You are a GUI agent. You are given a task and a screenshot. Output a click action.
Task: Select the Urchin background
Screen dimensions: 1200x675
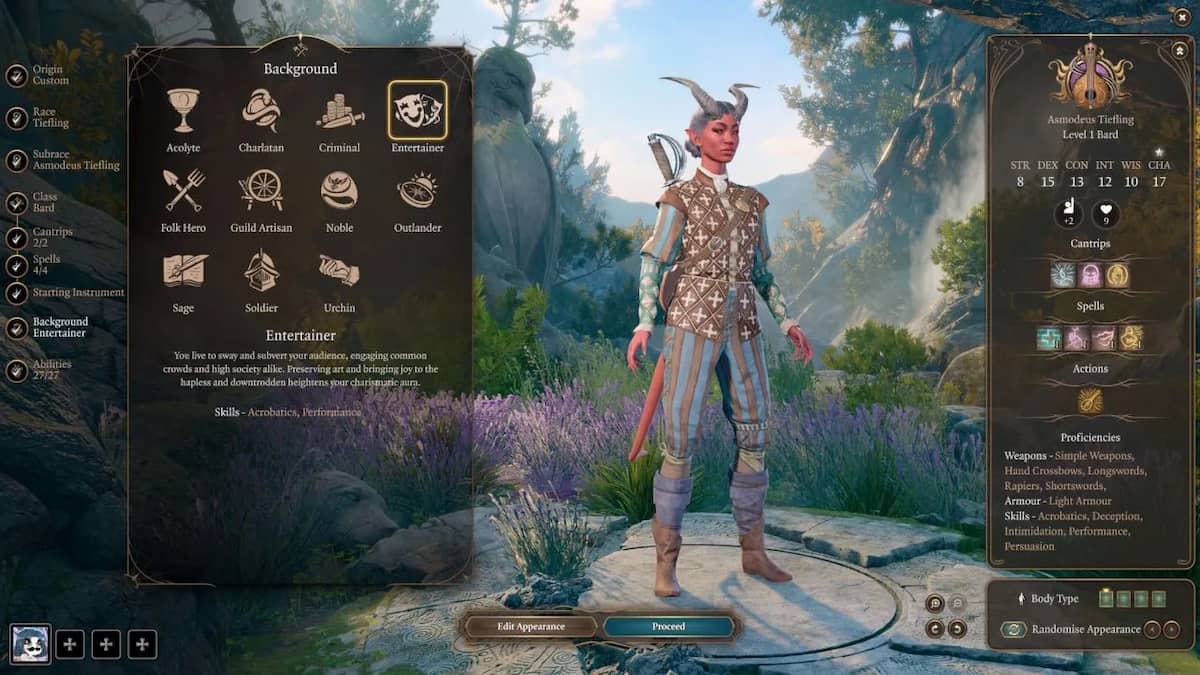pyautogui.click(x=340, y=271)
